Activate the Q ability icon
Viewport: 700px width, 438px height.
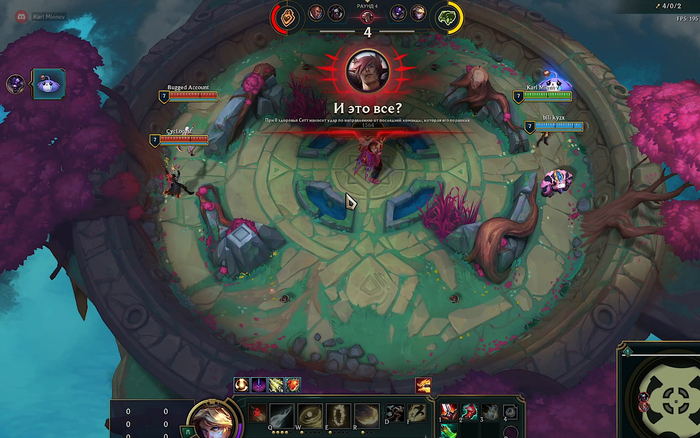pyautogui.click(x=283, y=414)
